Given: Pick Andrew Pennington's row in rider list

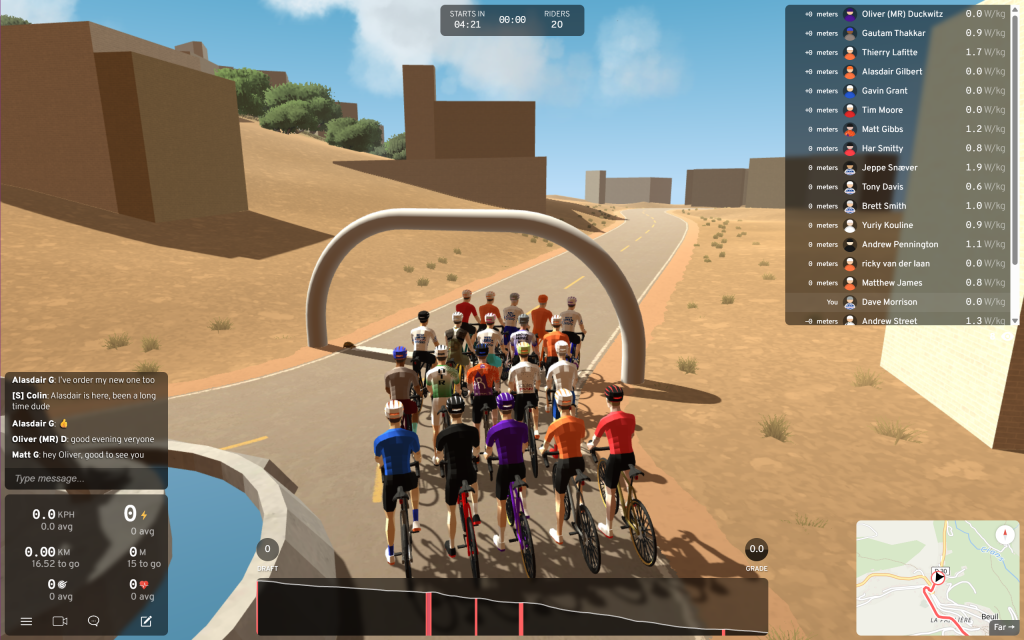Looking at the screenshot, I should [899, 244].
